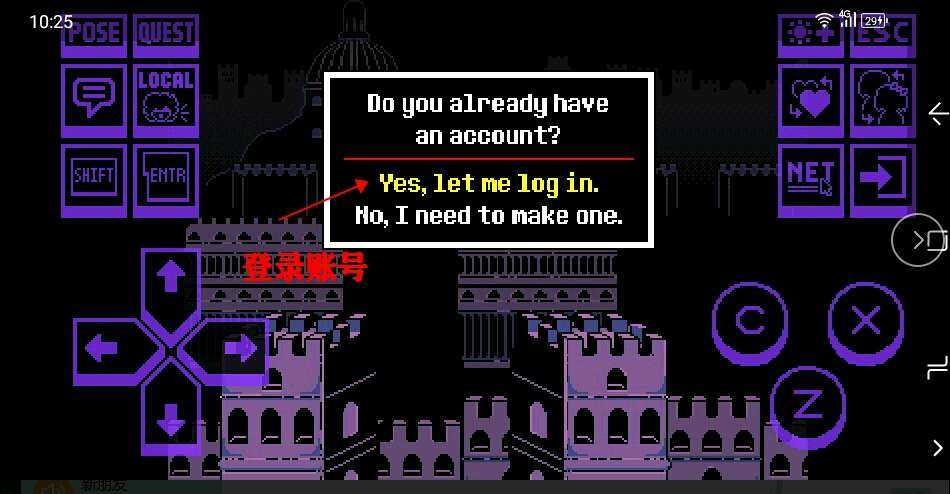This screenshot has height=494, width=950.
Task: Open the QUEST panel
Action: click(x=165, y=34)
